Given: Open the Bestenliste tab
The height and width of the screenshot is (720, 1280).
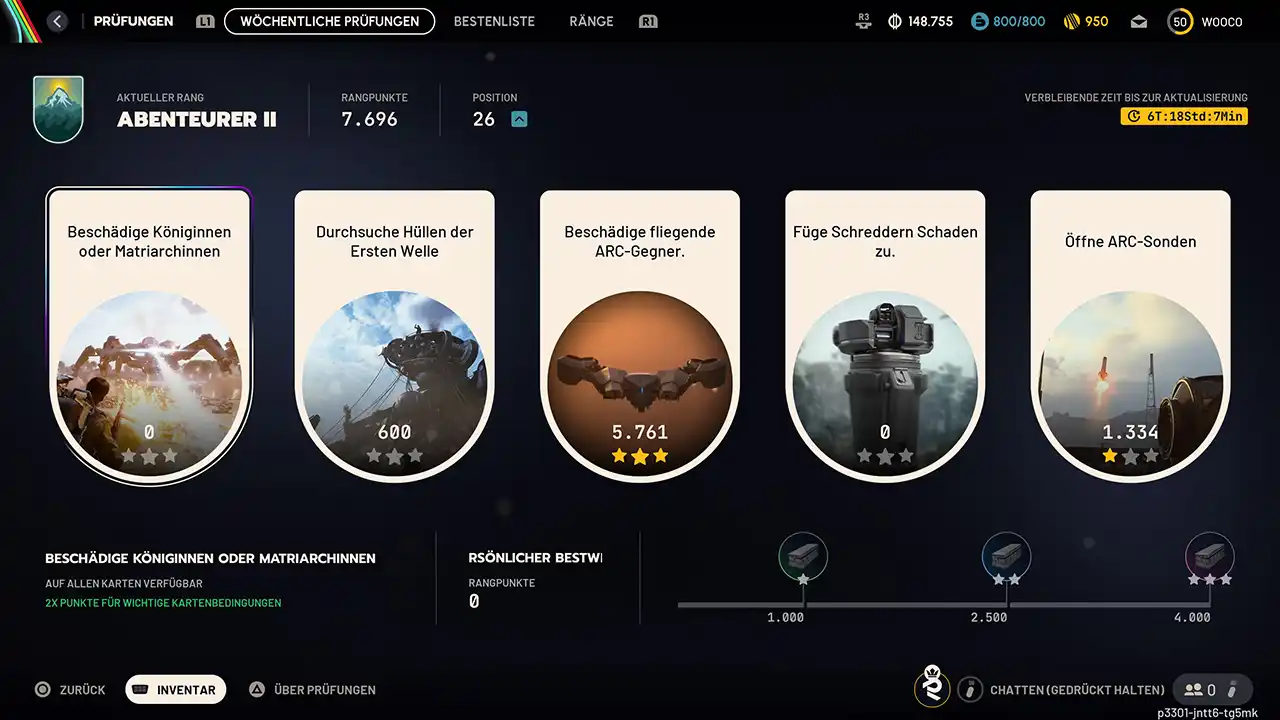Looking at the screenshot, I should (x=494, y=21).
